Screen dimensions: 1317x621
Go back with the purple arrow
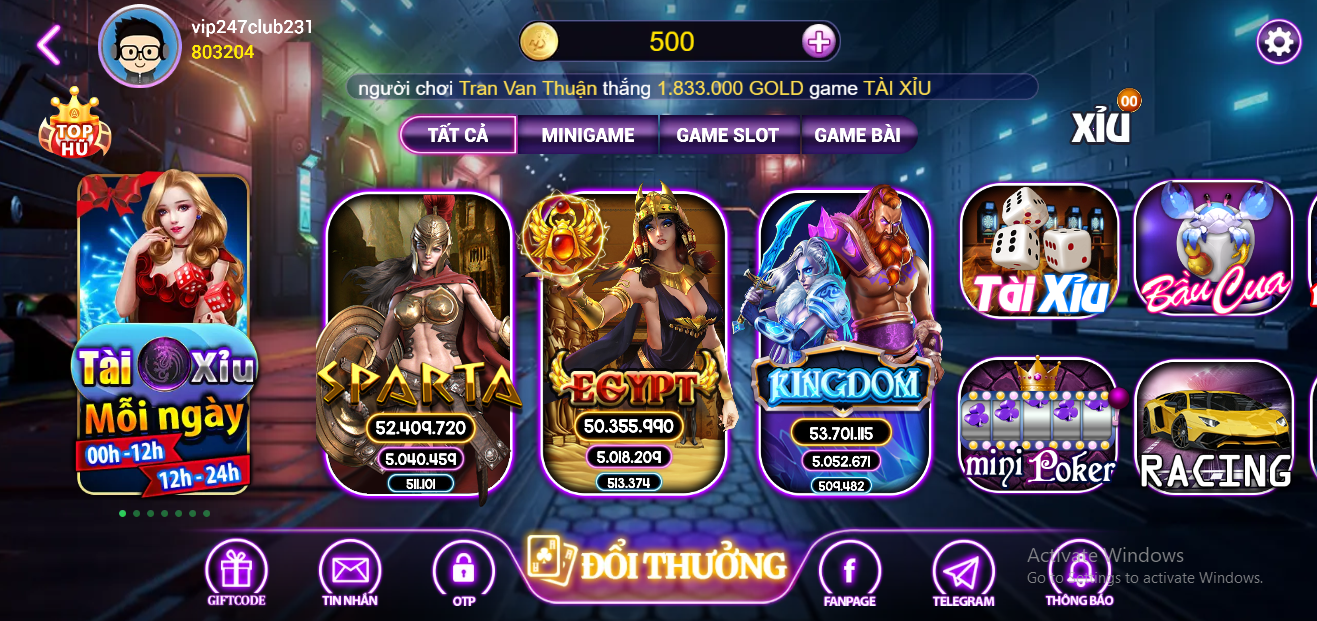pyautogui.click(x=47, y=44)
